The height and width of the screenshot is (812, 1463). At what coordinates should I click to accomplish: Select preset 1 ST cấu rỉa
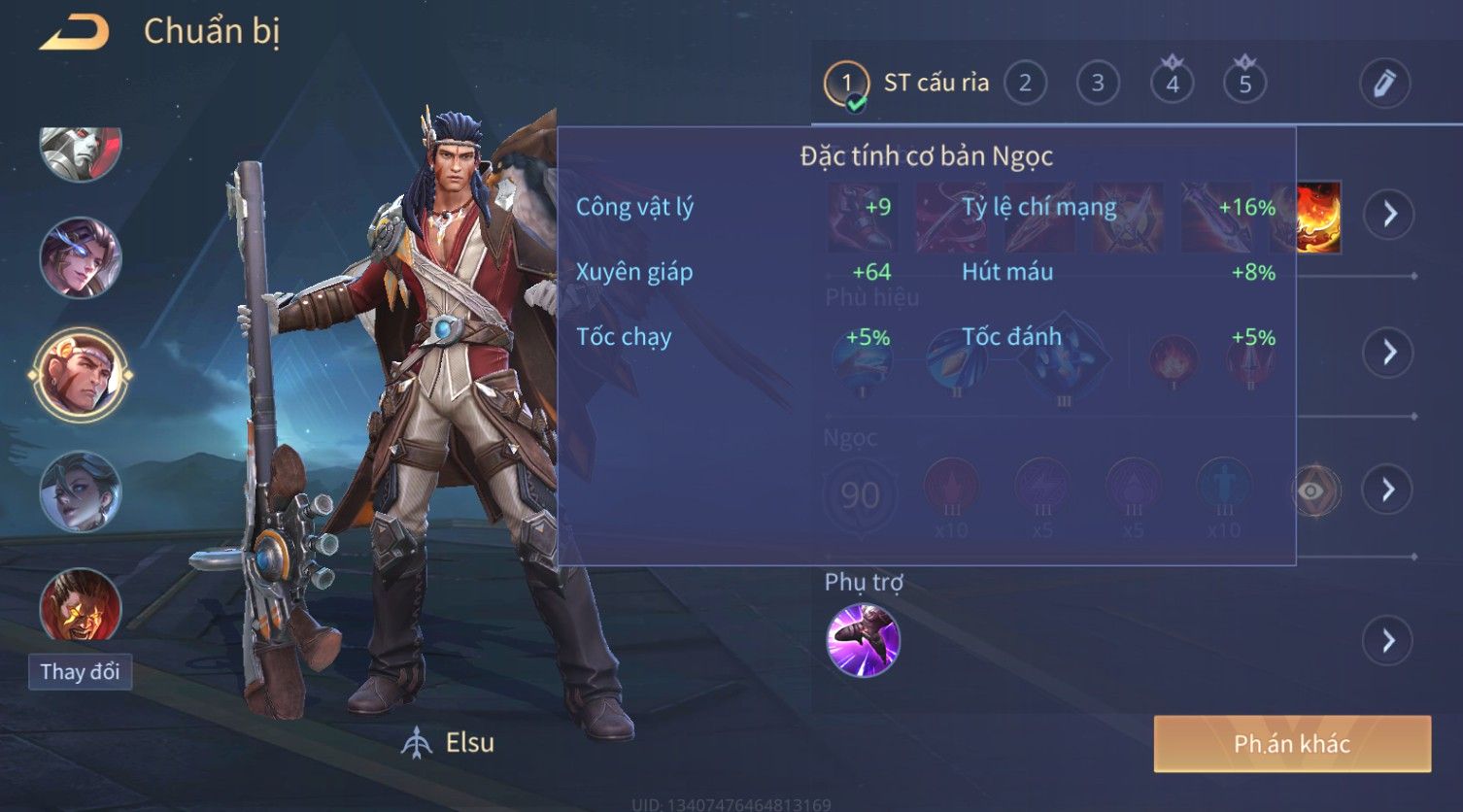point(846,85)
